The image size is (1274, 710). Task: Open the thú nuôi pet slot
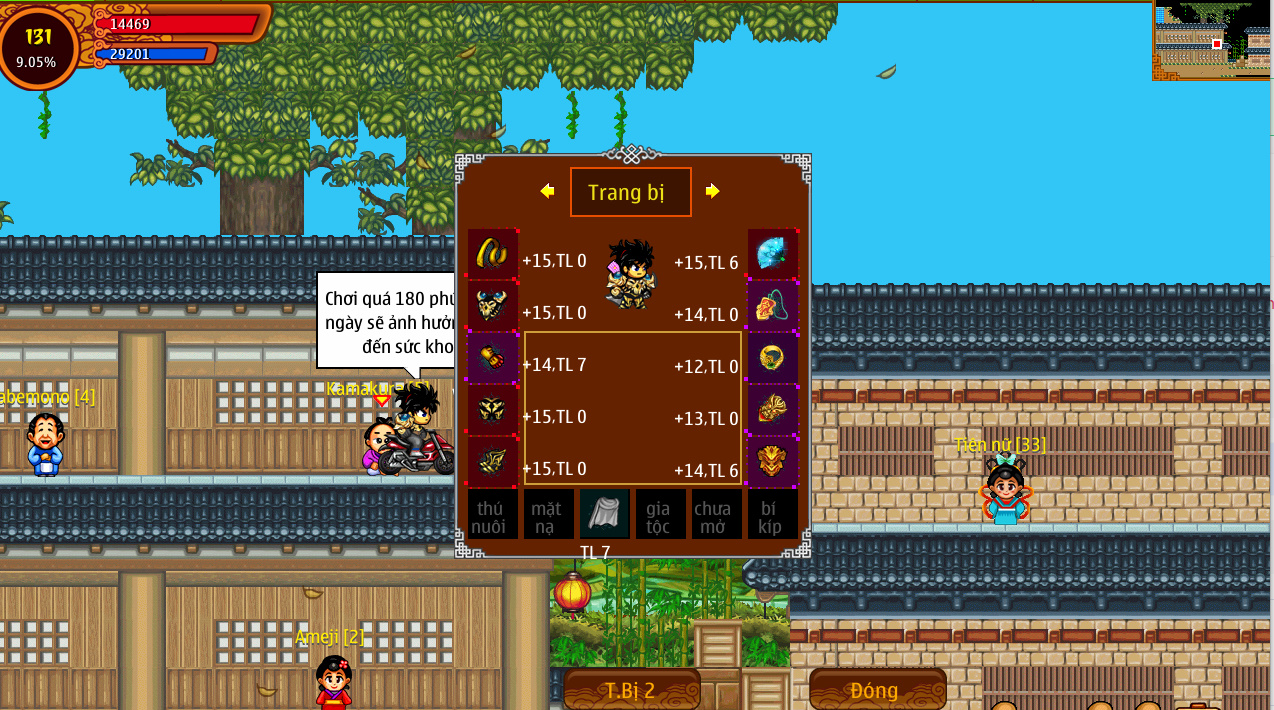(x=492, y=514)
